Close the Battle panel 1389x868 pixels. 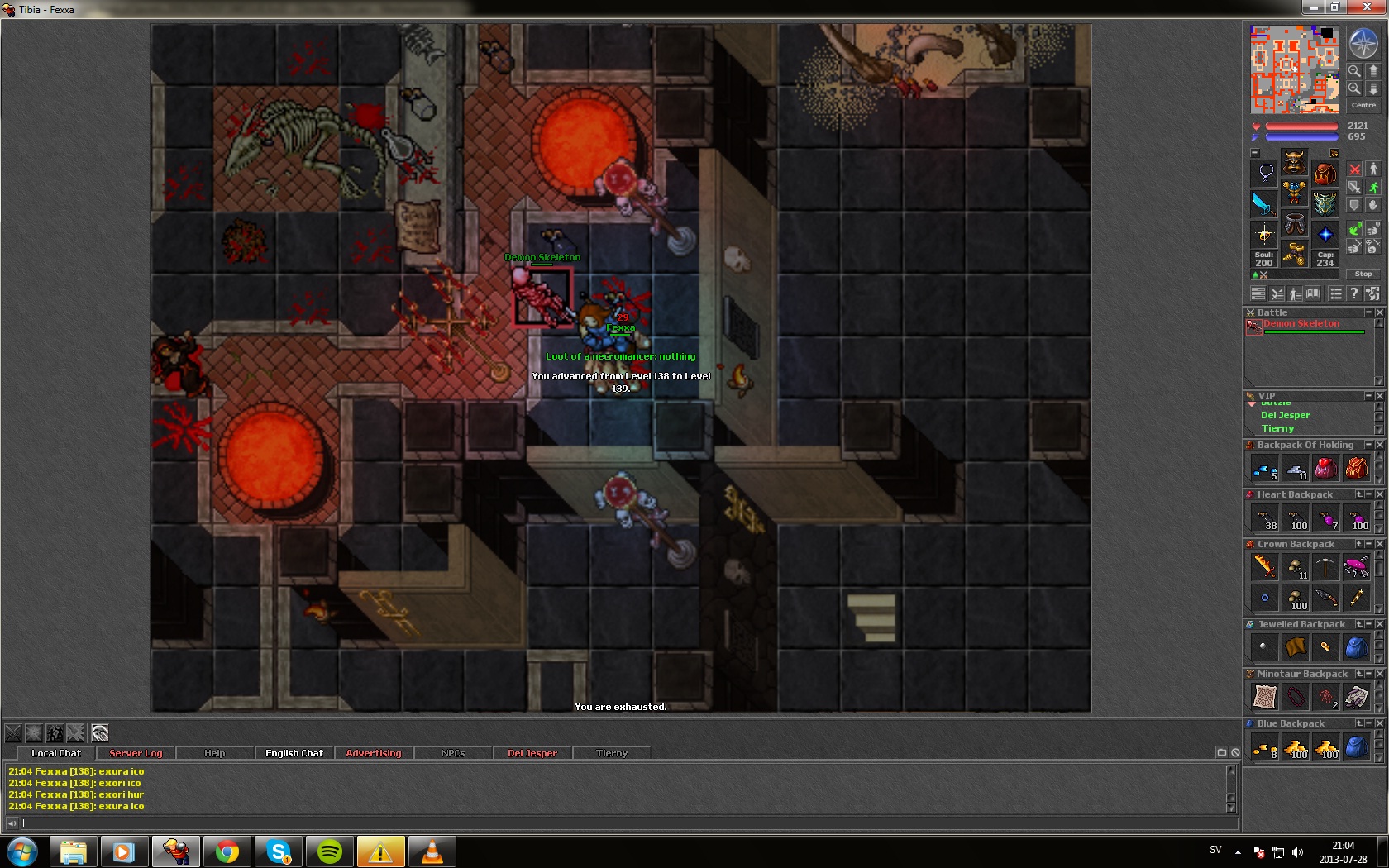1379,312
